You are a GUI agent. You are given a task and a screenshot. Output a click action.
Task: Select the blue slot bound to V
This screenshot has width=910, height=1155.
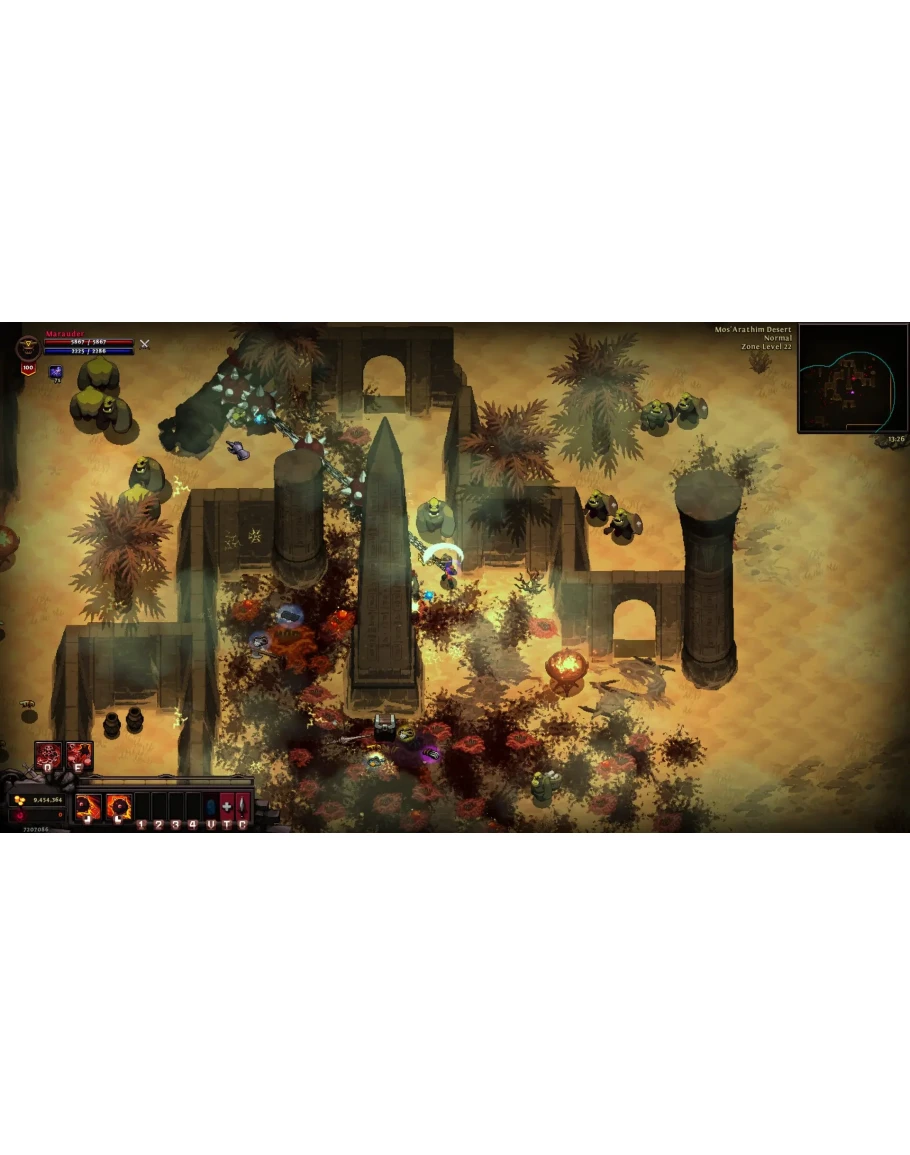coord(210,806)
